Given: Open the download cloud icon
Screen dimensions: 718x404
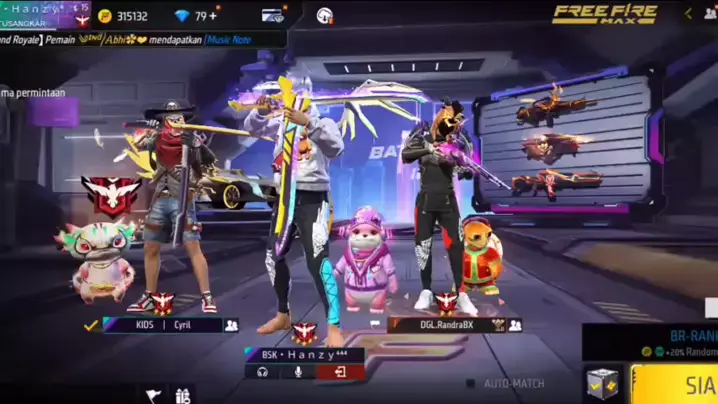Looking at the screenshot, I should pyautogui.click(x=325, y=16).
